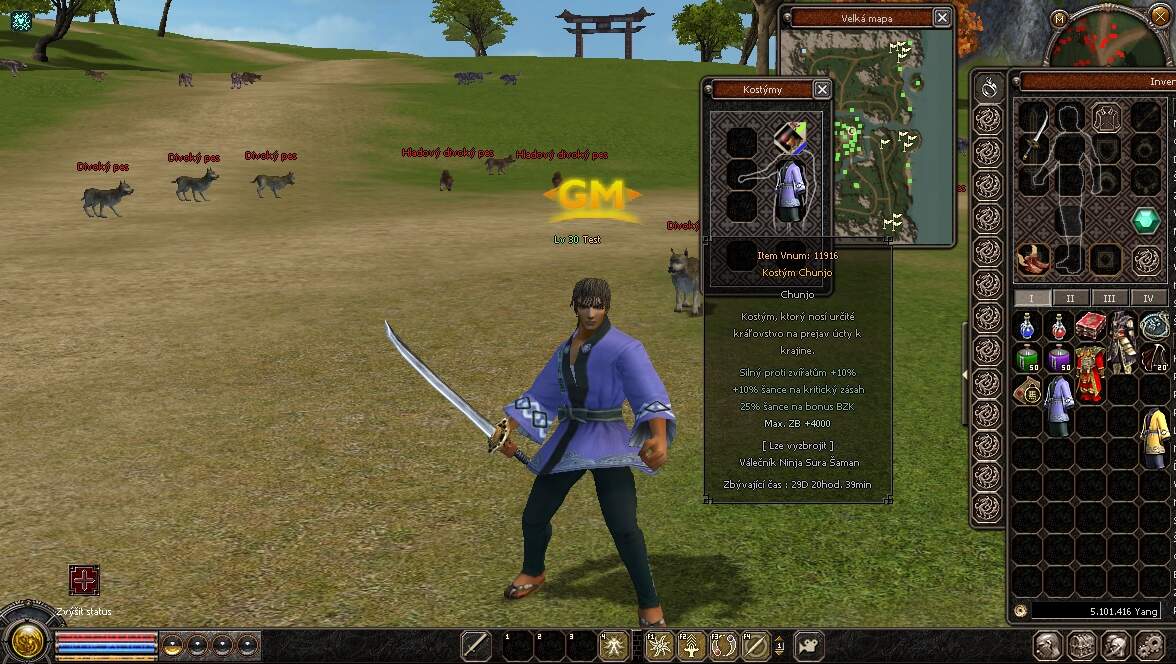Click the camera icon on the bottom bar
Image resolution: width=1176 pixels, height=664 pixels.
coord(807,645)
